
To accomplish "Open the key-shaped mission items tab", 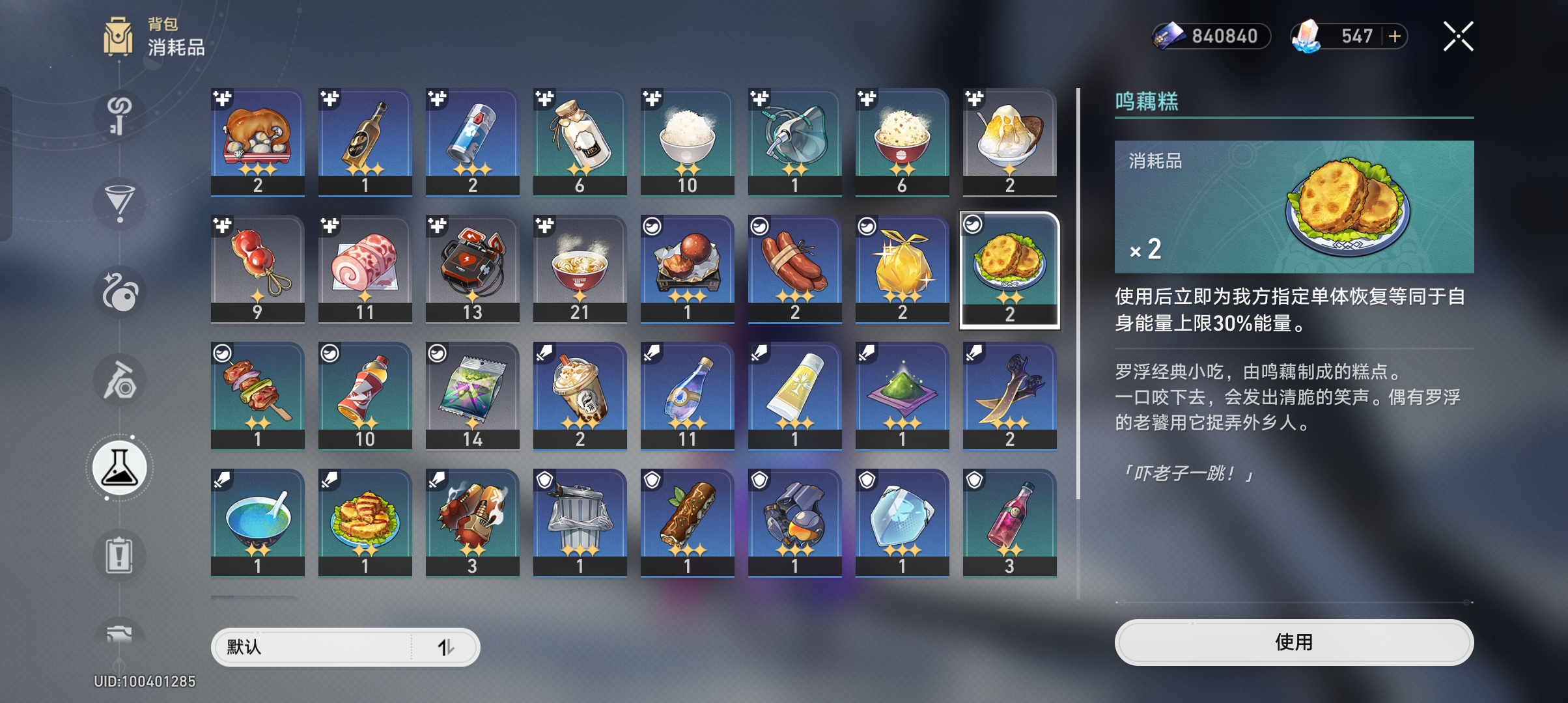I will click(x=120, y=115).
